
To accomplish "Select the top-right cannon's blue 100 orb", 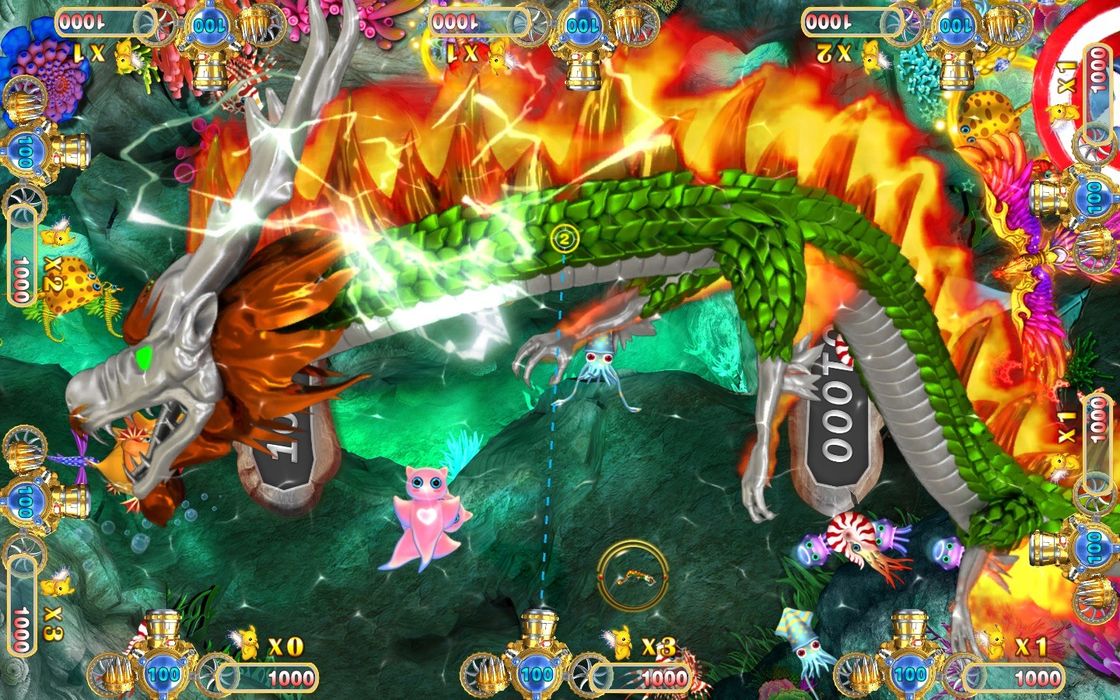I will click(957, 25).
